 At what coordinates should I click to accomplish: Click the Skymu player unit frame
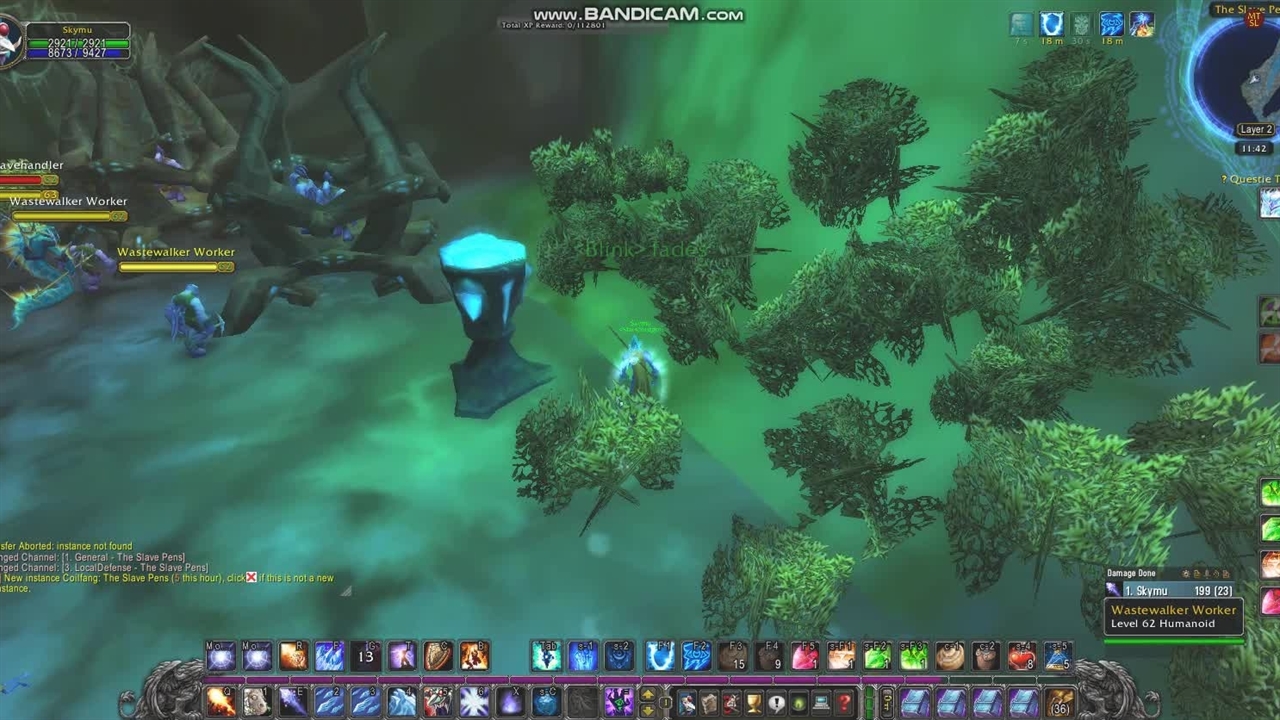(77, 42)
